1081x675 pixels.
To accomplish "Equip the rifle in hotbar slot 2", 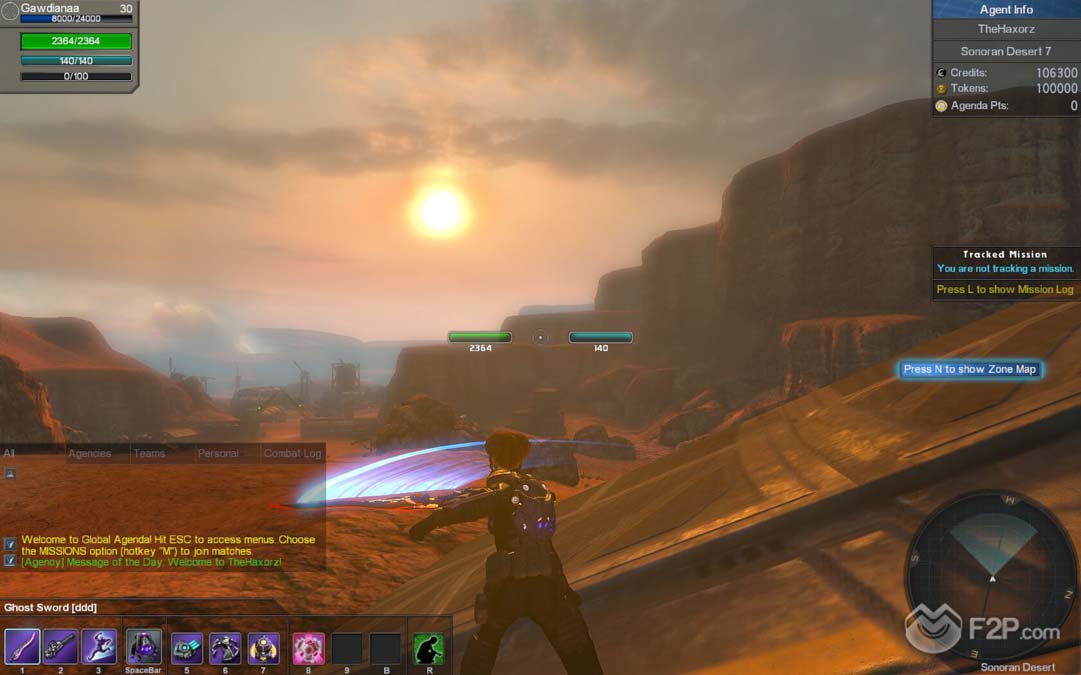I will [x=60, y=647].
